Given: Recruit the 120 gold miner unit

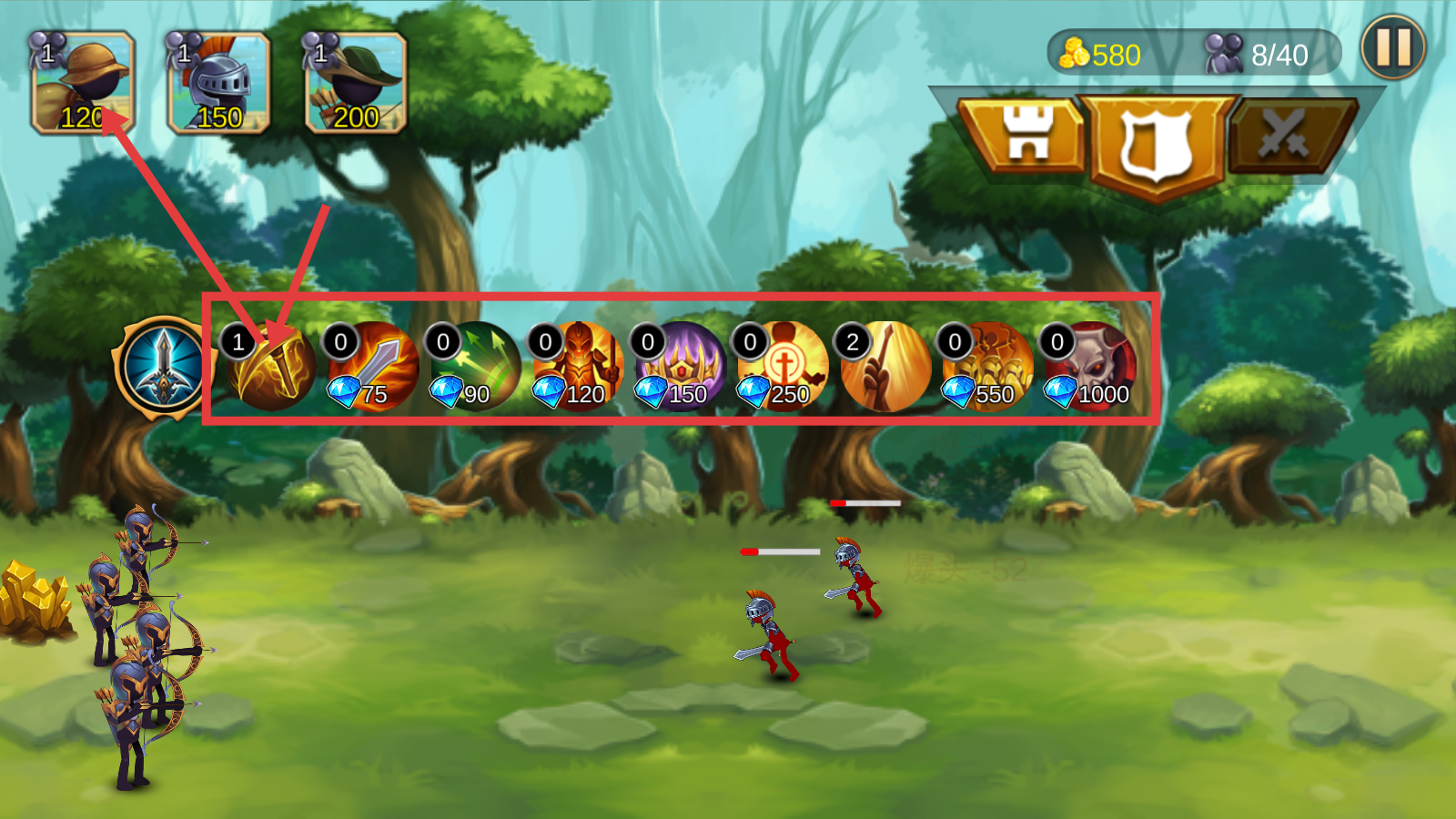Looking at the screenshot, I should tap(84, 84).
